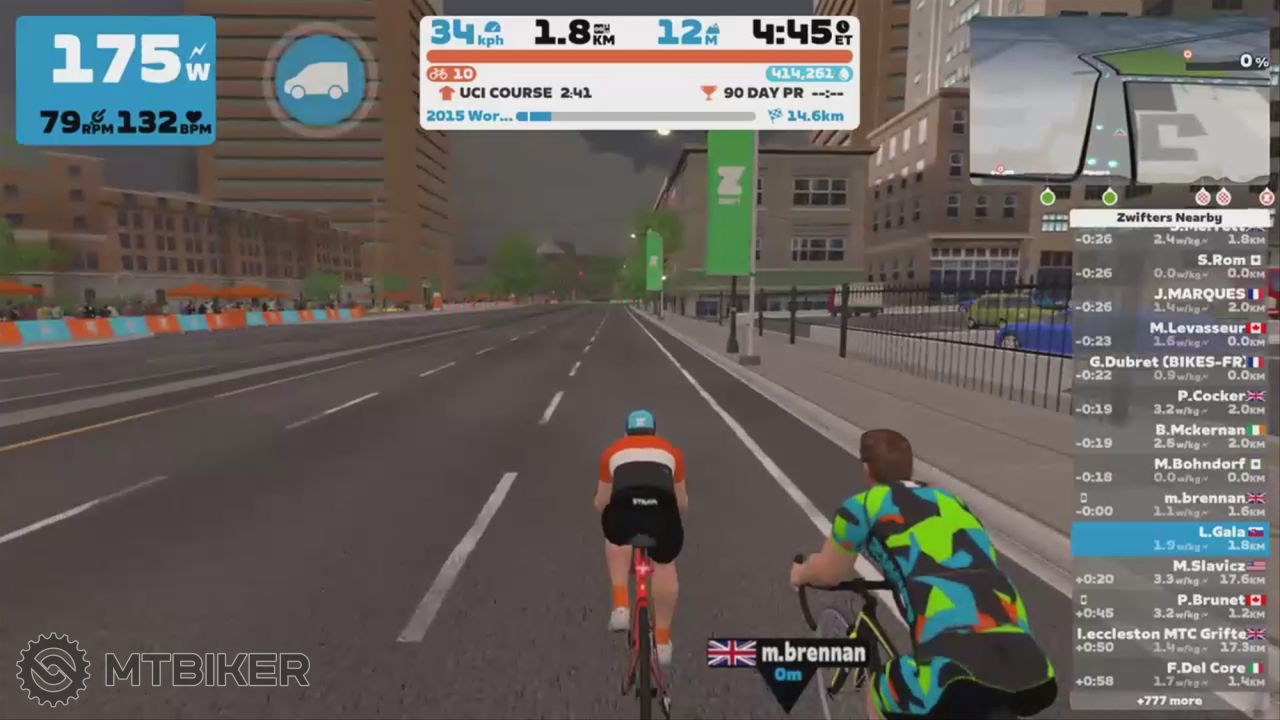Choose I.eccleston MTC Grifte rider row
This screenshot has width=1280, height=720.
pyautogui.click(x=1170, y=641)
